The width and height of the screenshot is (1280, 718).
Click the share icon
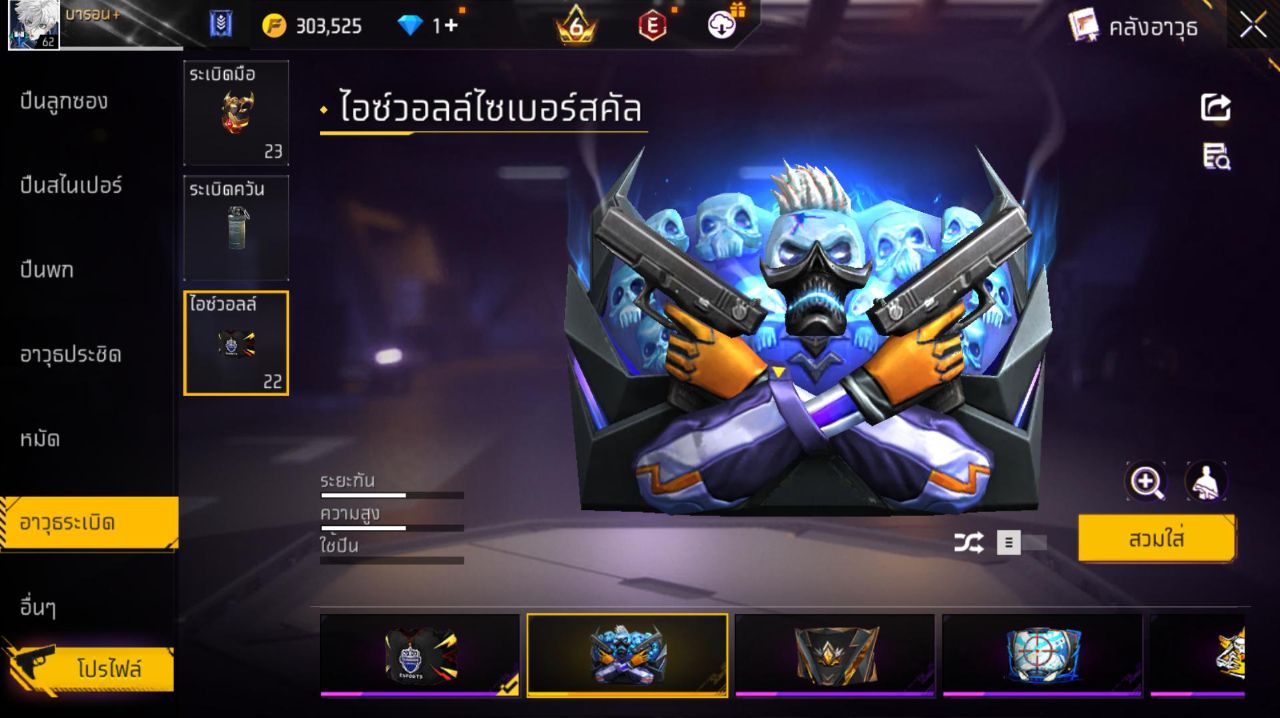[x=1216, y=107]
